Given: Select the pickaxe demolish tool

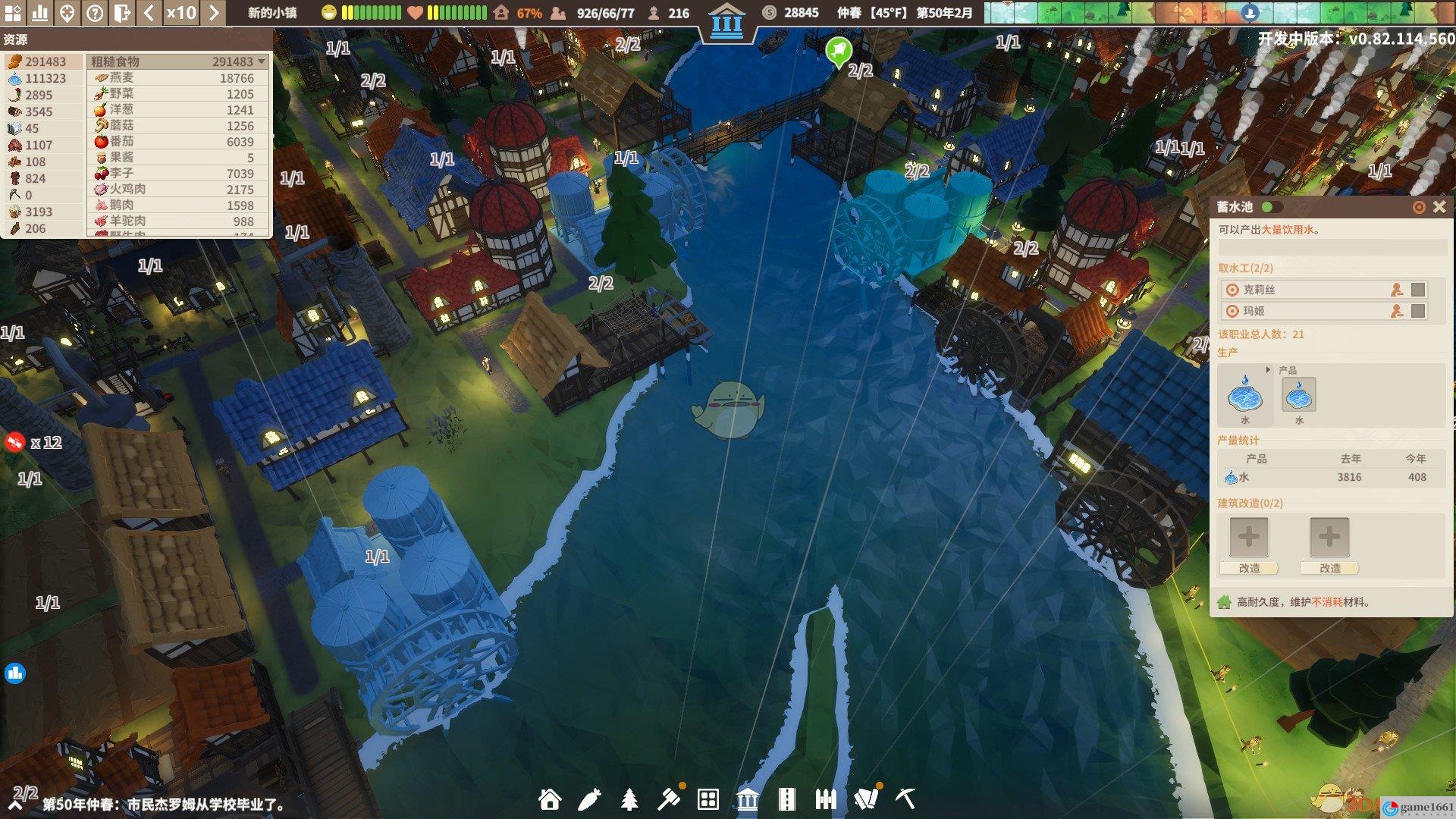Looking at the screenshot, I should [x=905, y=799].
